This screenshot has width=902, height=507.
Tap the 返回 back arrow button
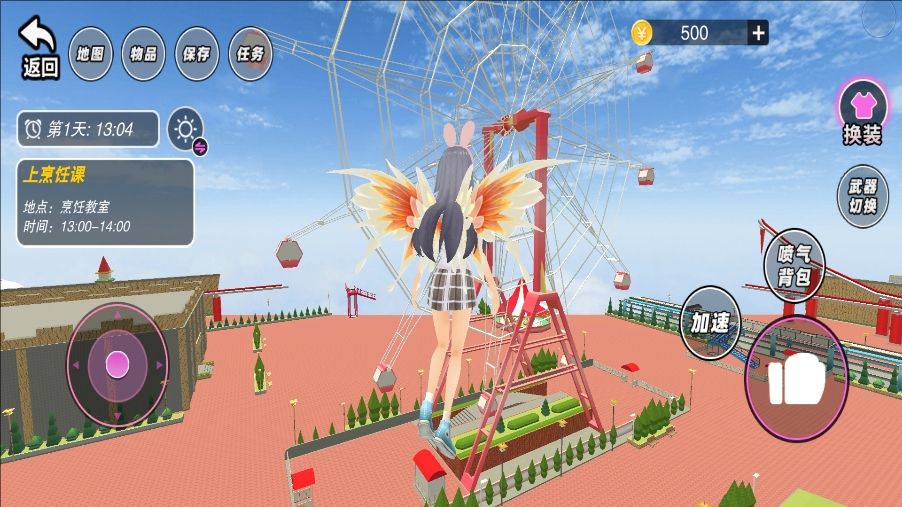(40, 45)
